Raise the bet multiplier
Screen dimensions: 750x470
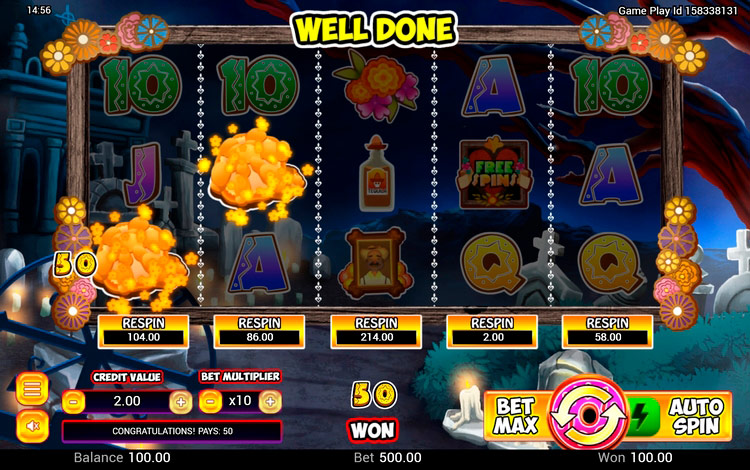click(x=270, y=401)
